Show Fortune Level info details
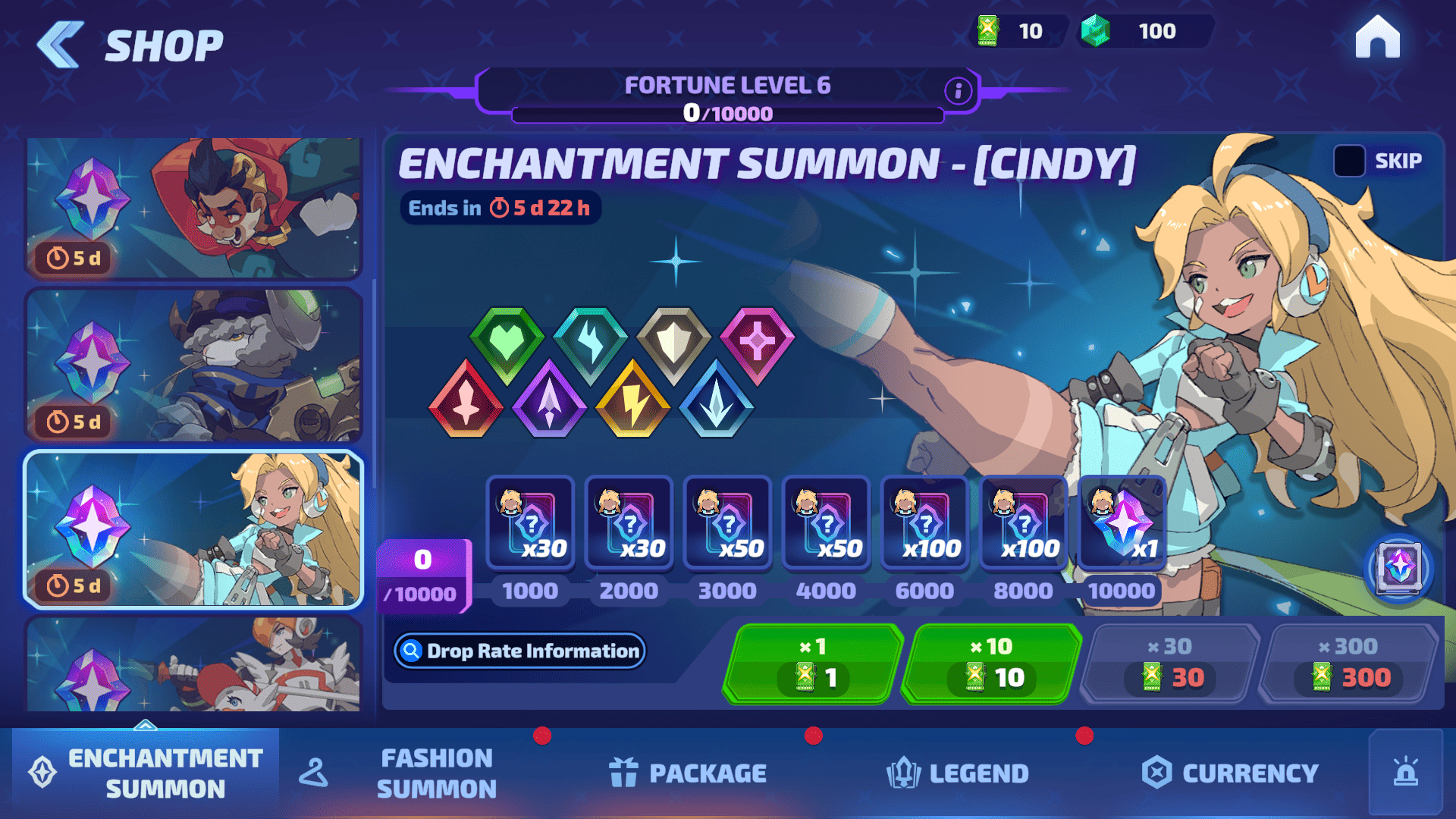This screenshot has height=819, width=1456. [958, 91]
